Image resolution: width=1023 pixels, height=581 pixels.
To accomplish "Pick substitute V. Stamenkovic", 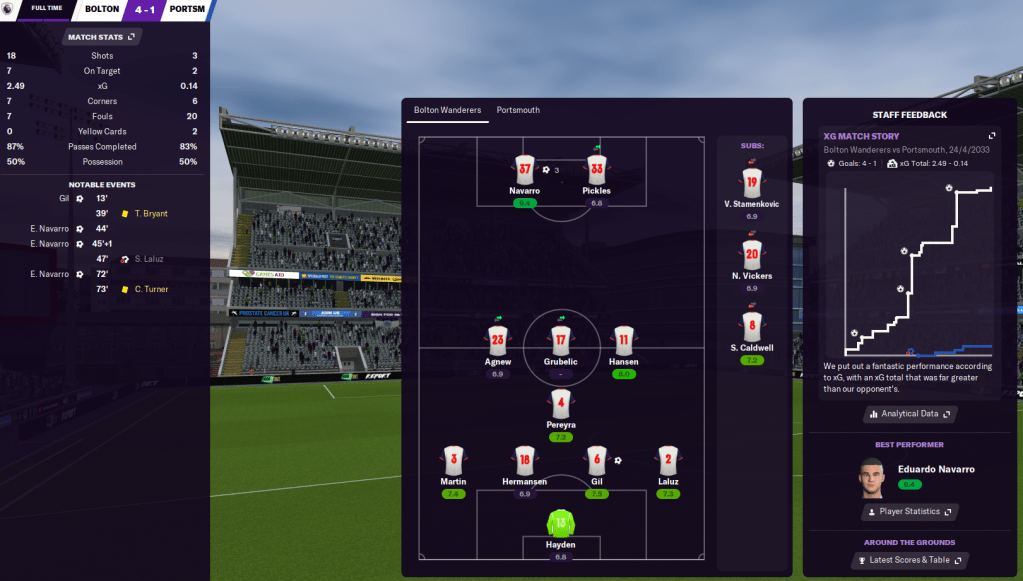I will (752, 182).
